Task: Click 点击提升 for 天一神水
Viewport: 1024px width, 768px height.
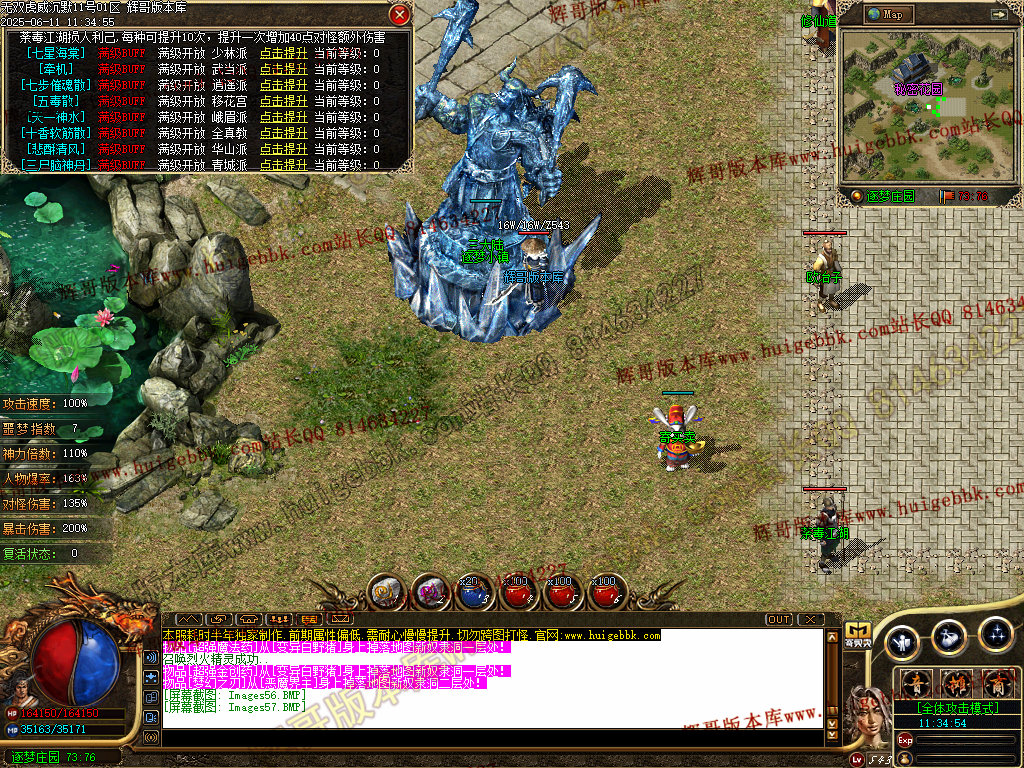Action: [283, 117]
